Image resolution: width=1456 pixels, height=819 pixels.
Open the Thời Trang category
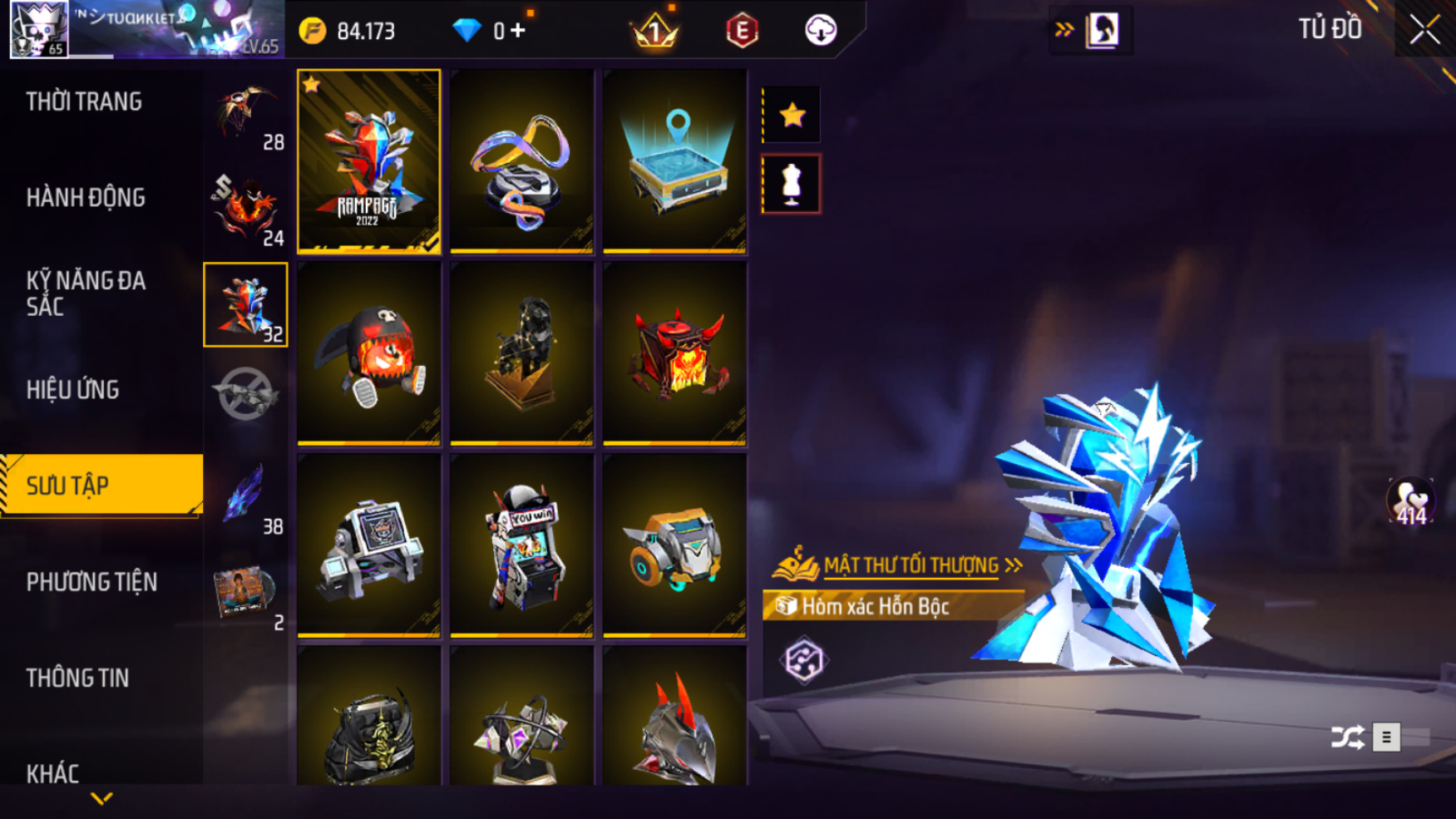pos(84,101)
